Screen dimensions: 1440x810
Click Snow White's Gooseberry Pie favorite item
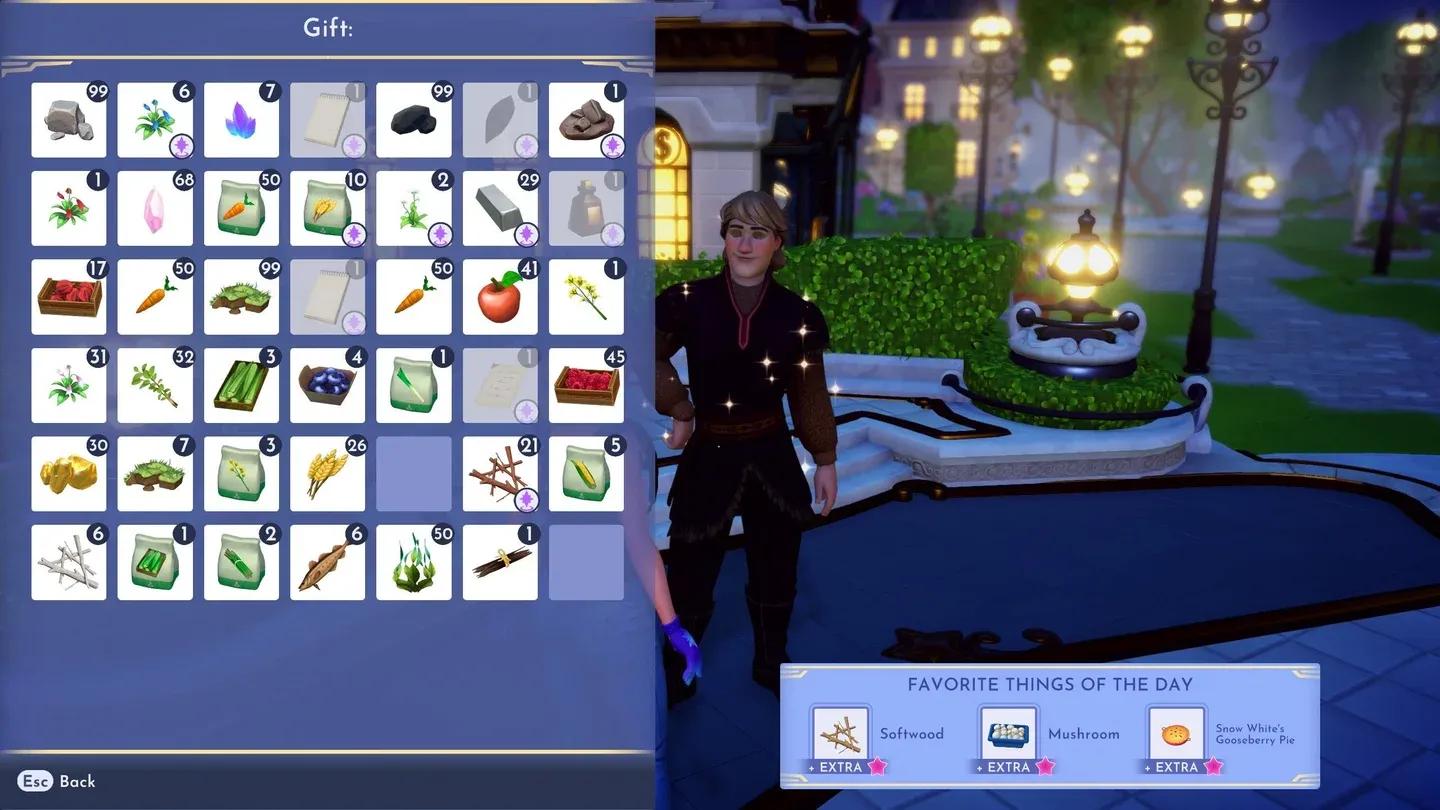[1177, 733]
